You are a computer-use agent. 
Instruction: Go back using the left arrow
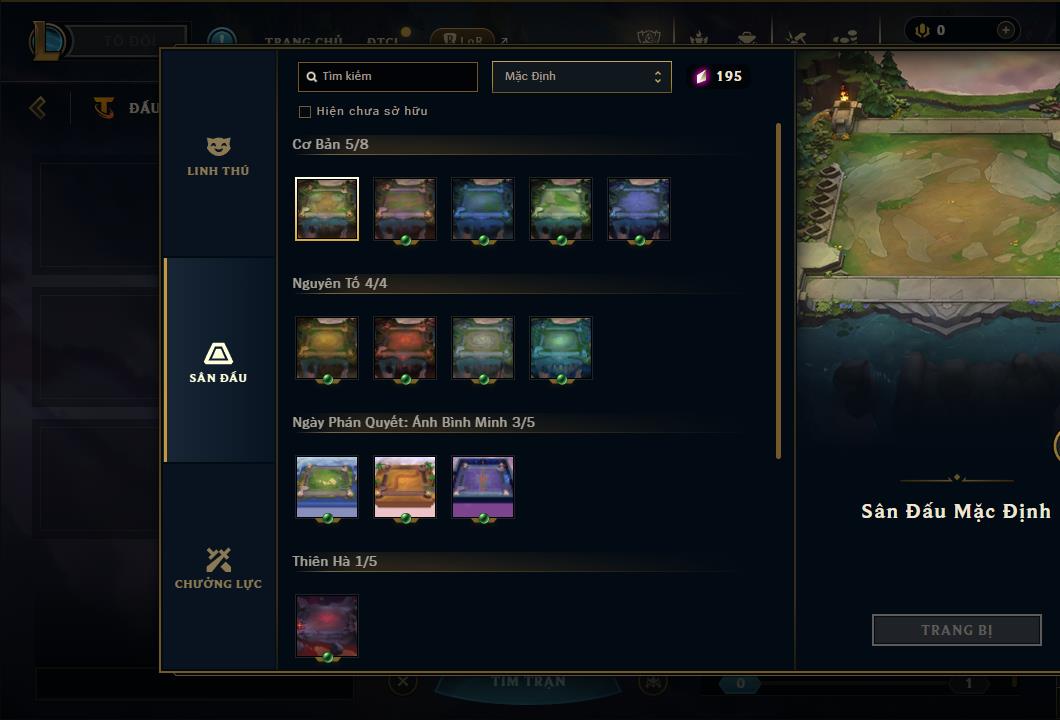click(x=38, y=107)
